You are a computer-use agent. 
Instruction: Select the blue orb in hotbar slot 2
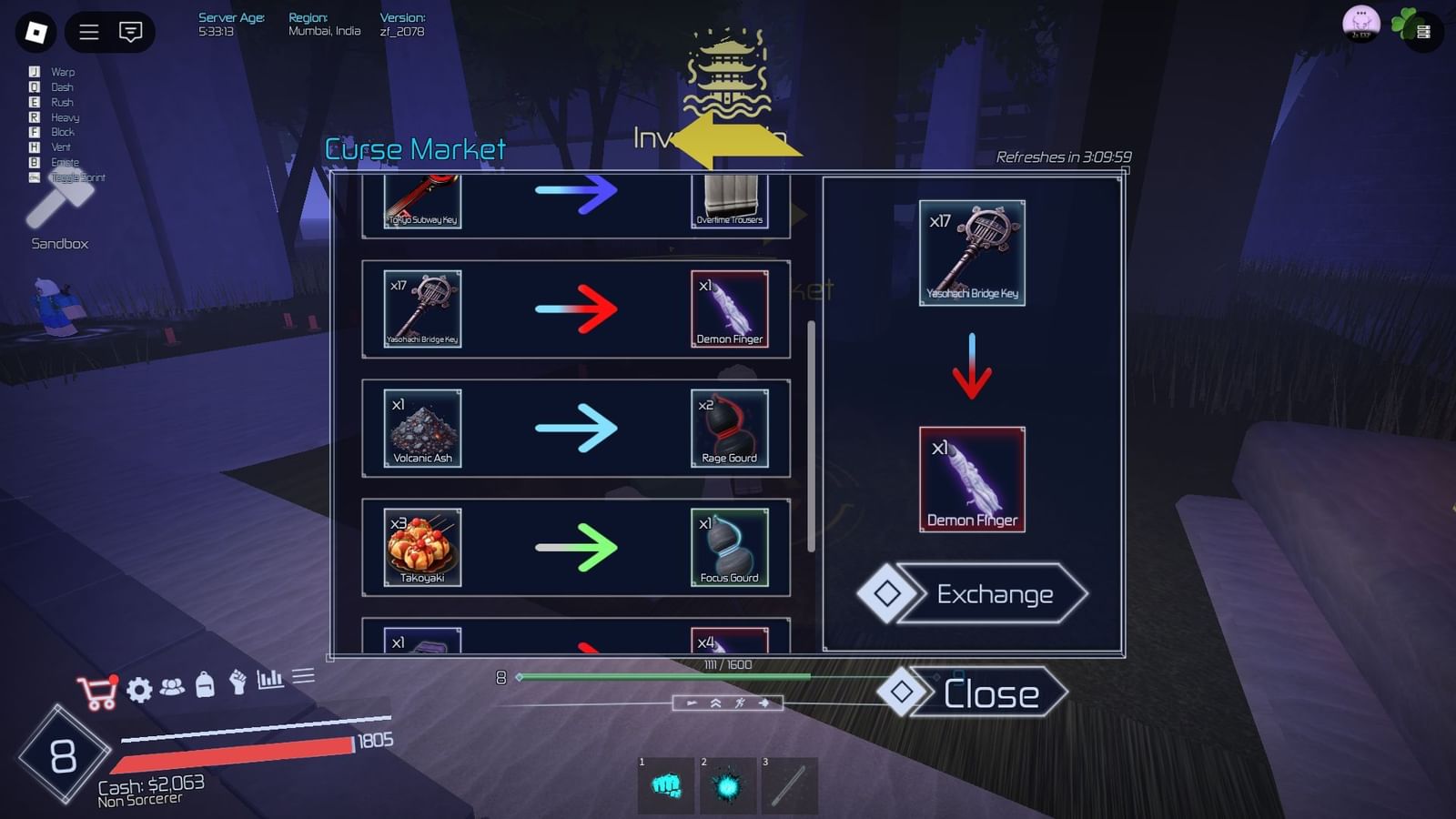[x=727, y=784]
